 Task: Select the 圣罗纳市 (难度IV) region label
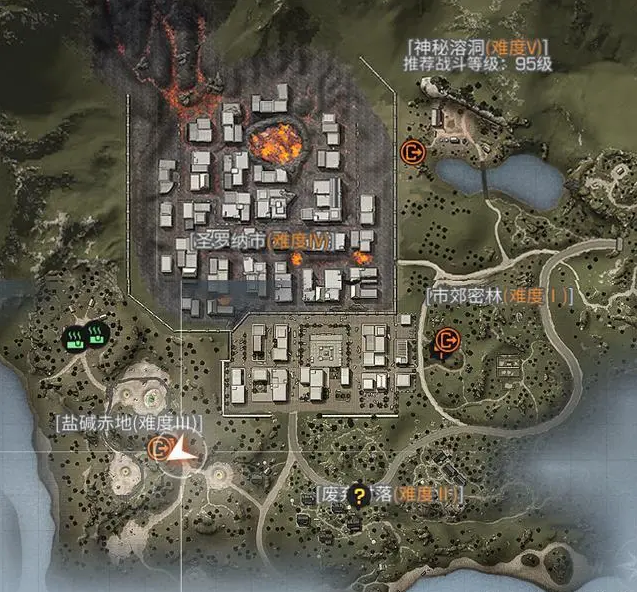point(259,242)
